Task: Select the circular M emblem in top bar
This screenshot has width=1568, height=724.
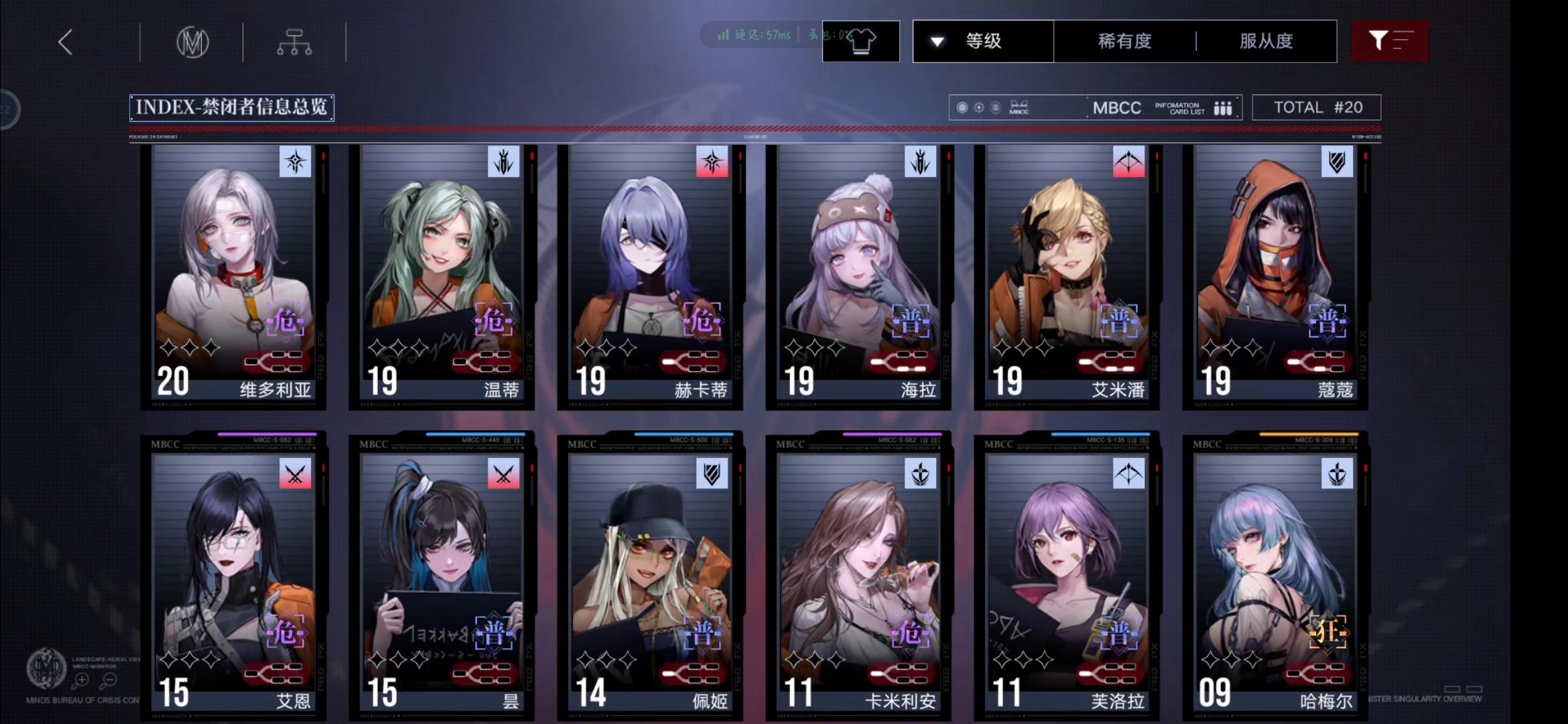Action: click(192, 41)
